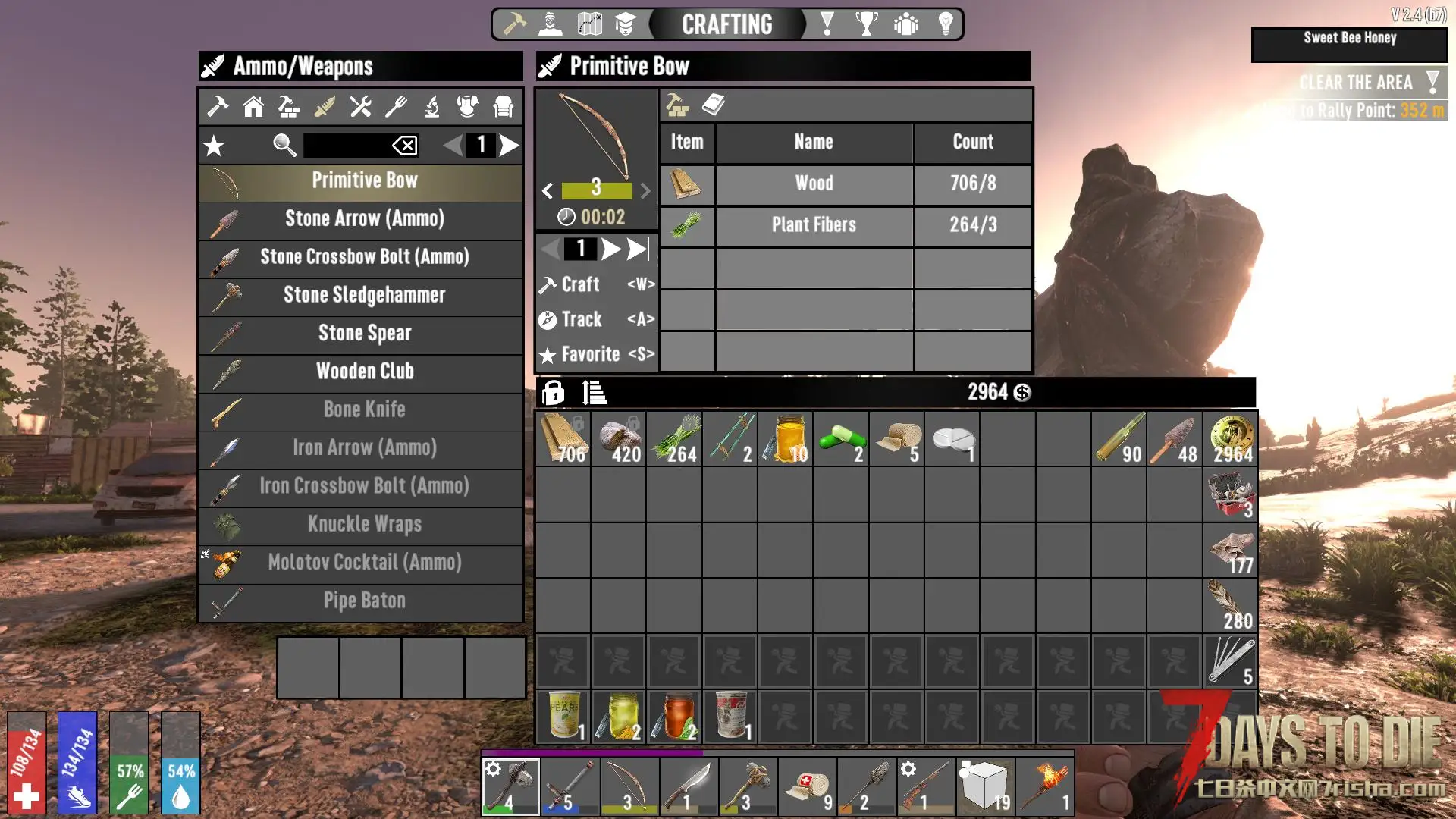Click the sort inventory button

(595, 392)
